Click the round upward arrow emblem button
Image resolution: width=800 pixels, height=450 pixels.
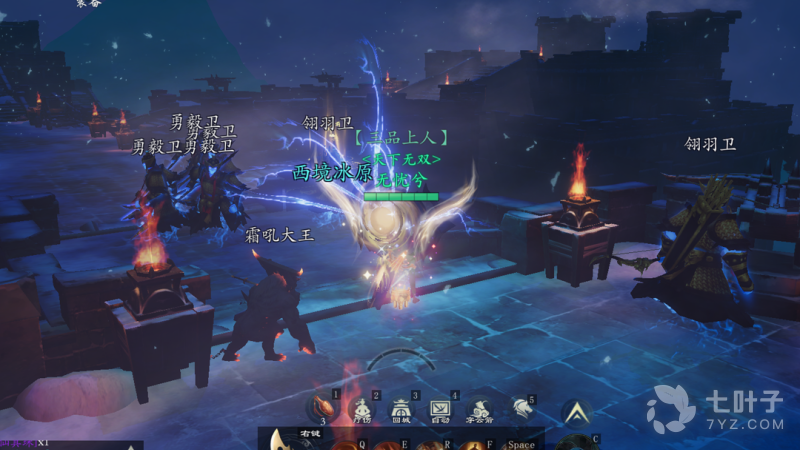pyautogui.click(x=575, y=410)
